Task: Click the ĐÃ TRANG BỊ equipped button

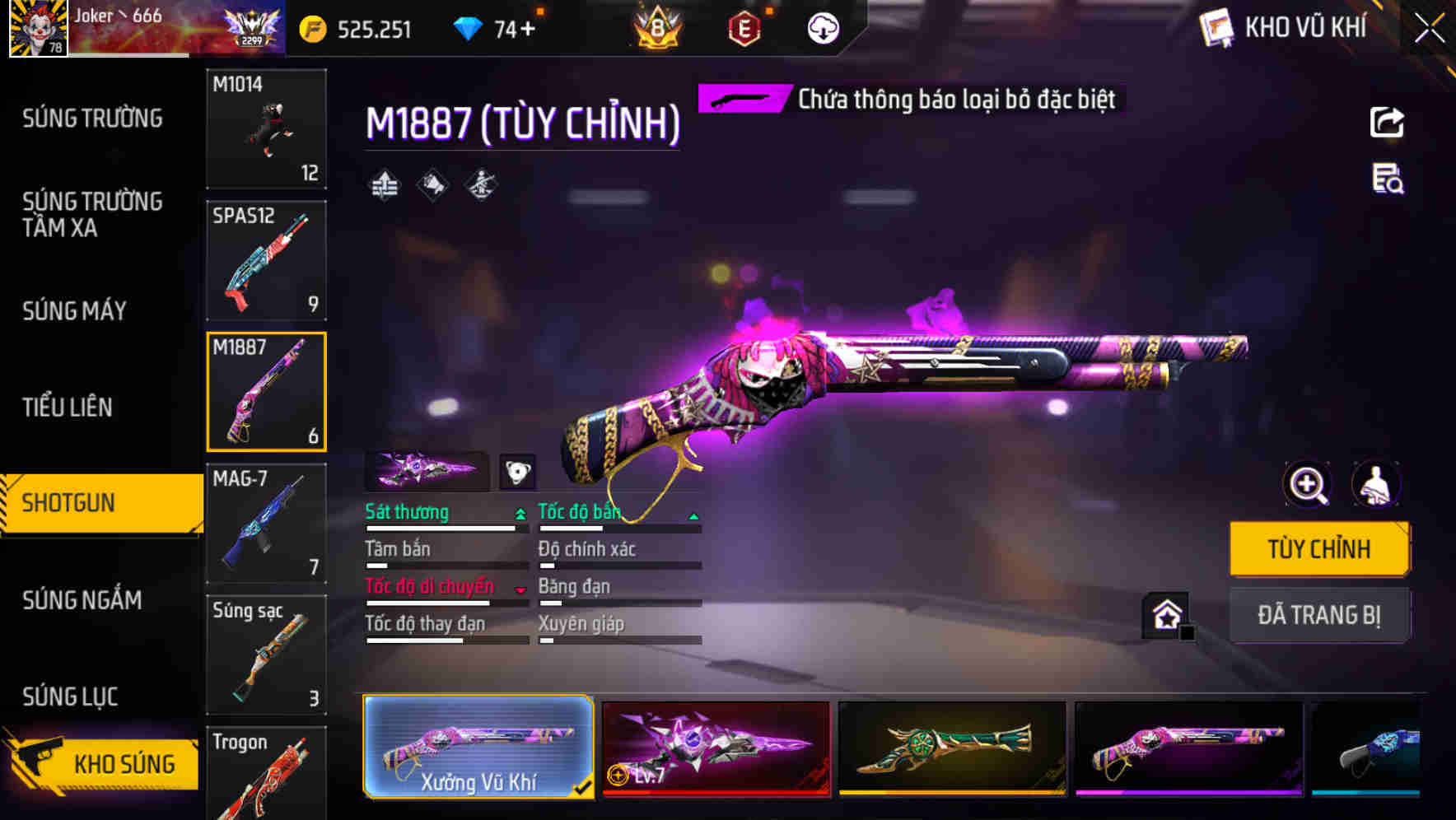Action: coord(1319,615)
